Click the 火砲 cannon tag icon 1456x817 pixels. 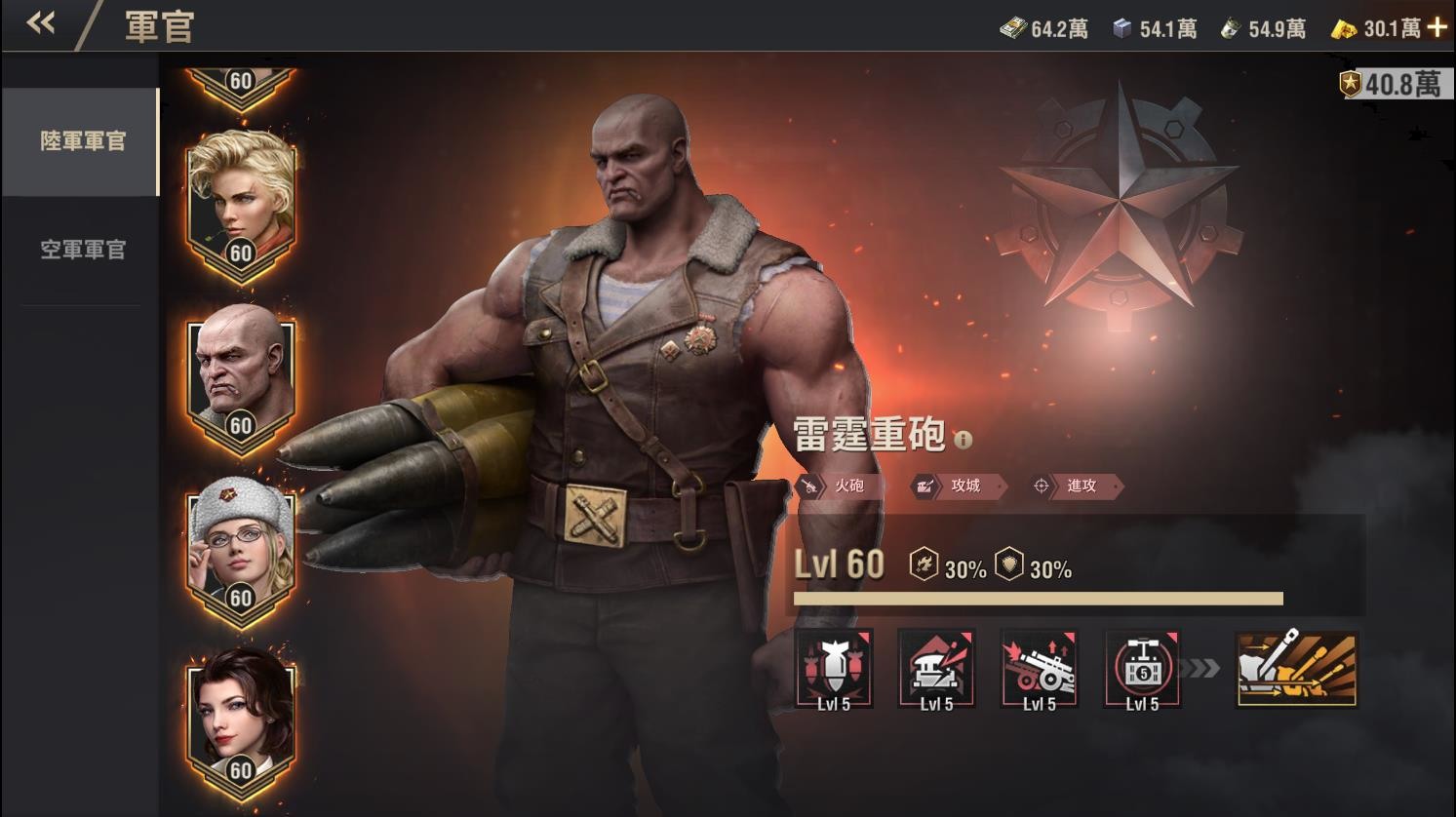point(811,487)
